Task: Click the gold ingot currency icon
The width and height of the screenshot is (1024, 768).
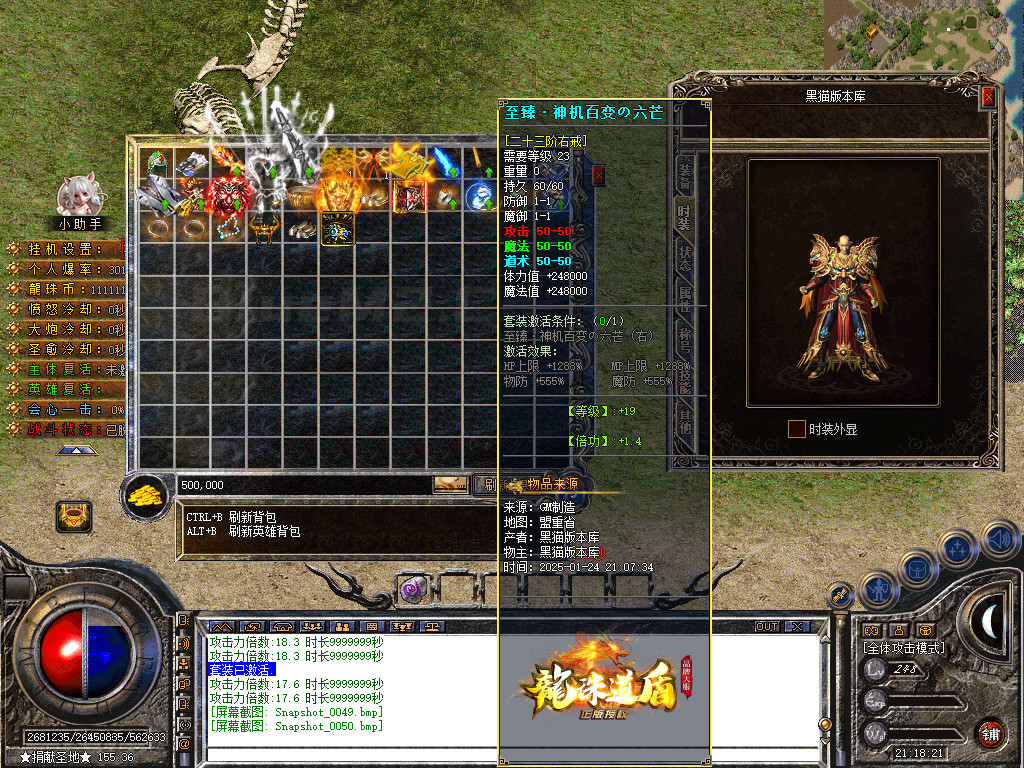Action: pyautogui.click(x=148, y=495)
